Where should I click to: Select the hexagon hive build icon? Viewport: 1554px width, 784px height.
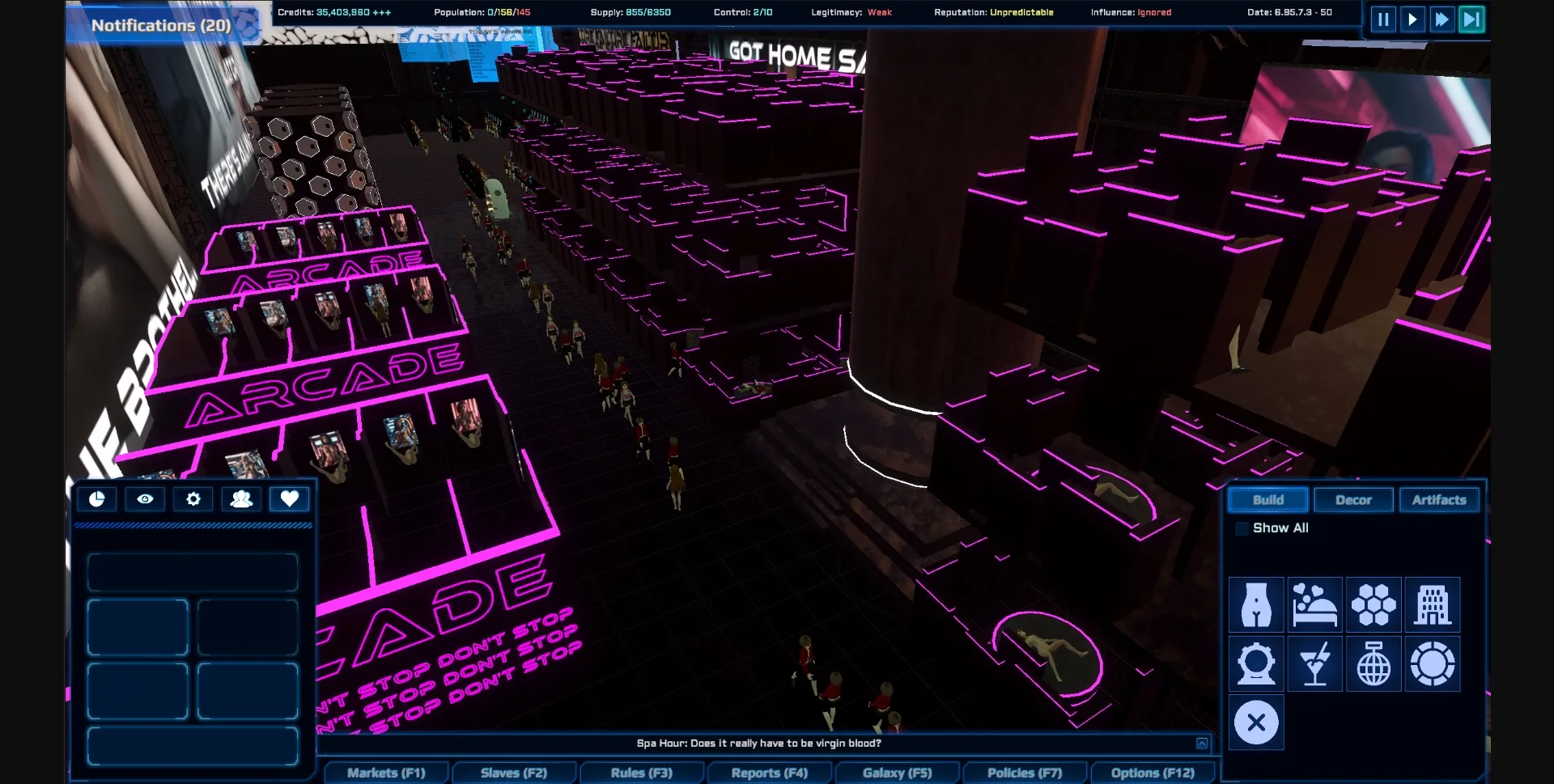click(1374, 605)
